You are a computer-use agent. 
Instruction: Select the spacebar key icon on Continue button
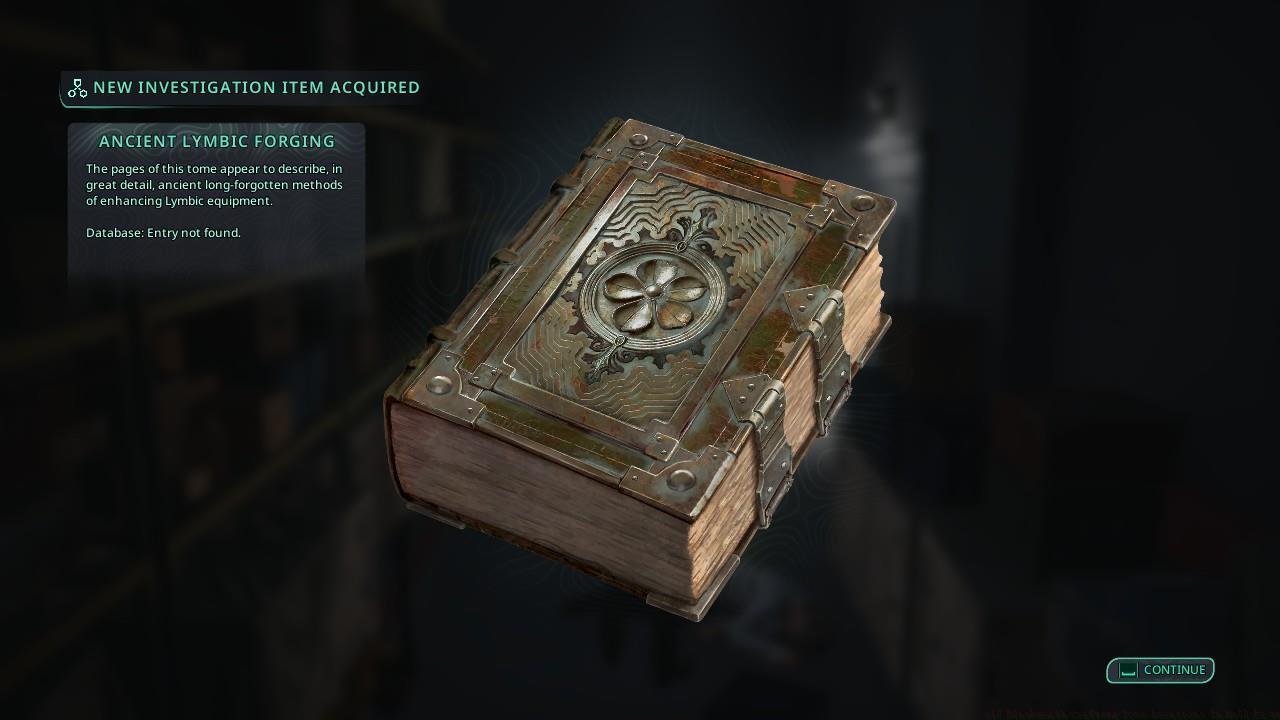pos(1127,670)
